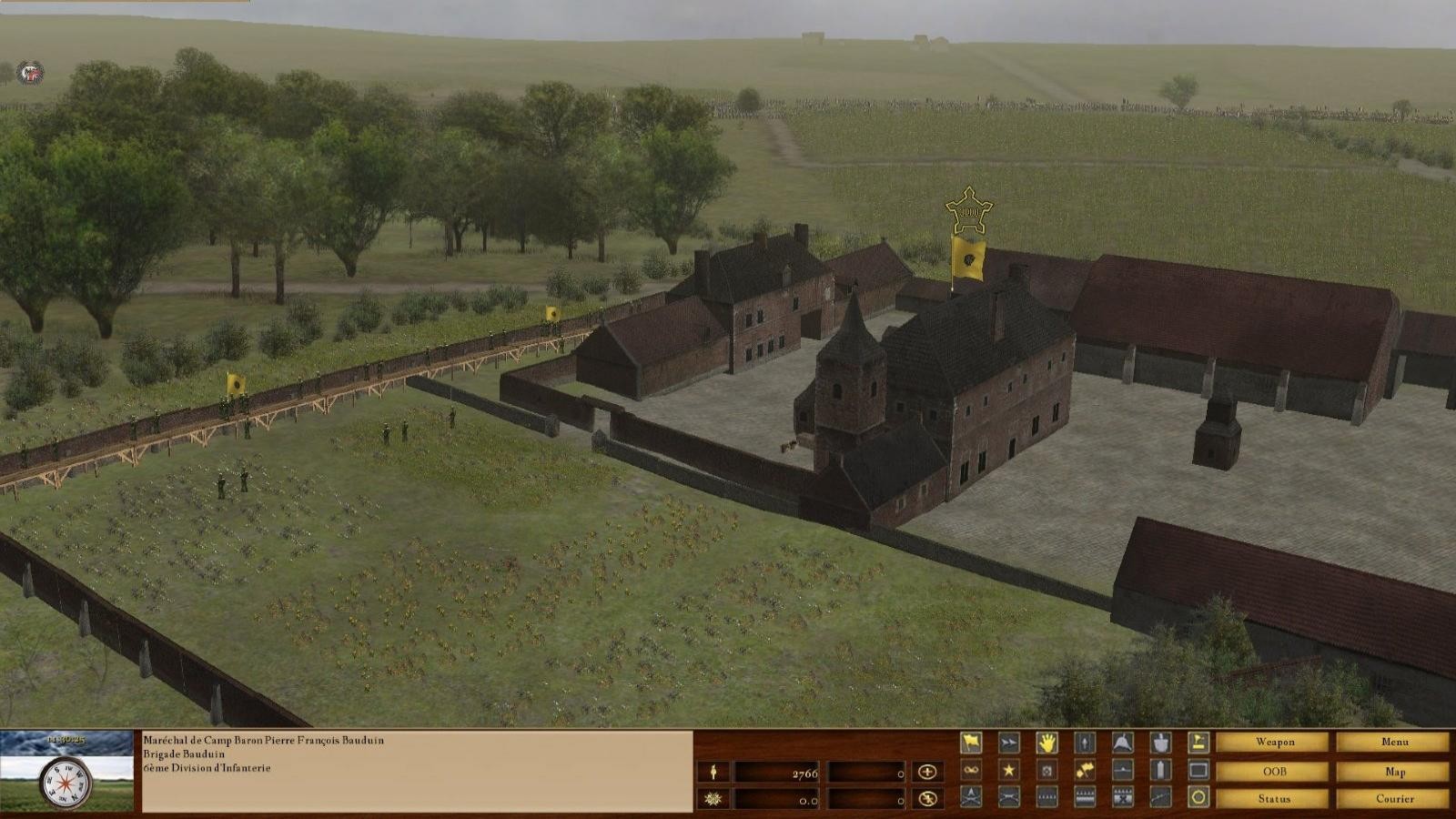This screenshot has height=819, width=1456.
Task: Open the game Menu
Action: 1394,743
